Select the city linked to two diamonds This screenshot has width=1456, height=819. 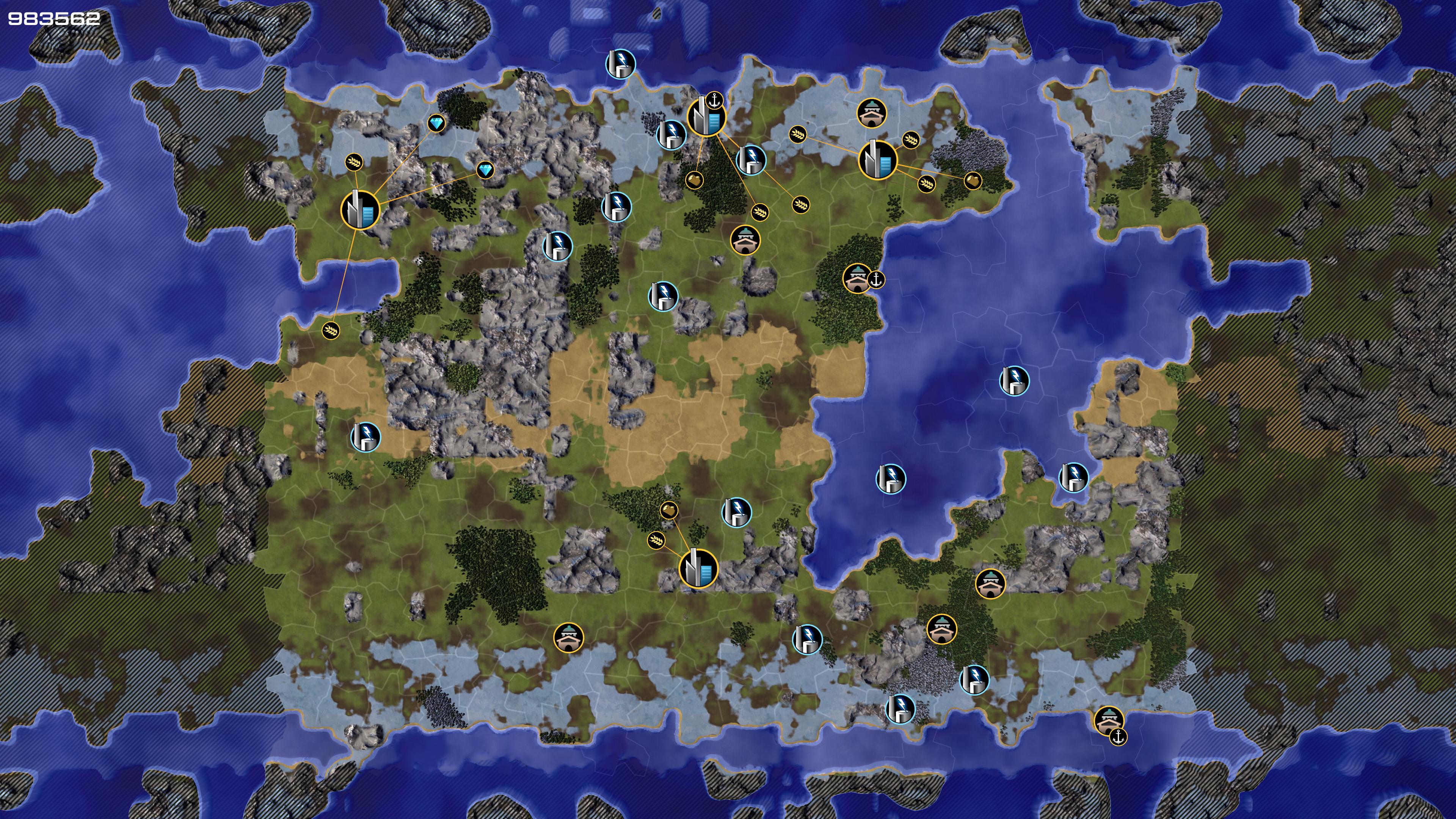(x=359, y=210)
